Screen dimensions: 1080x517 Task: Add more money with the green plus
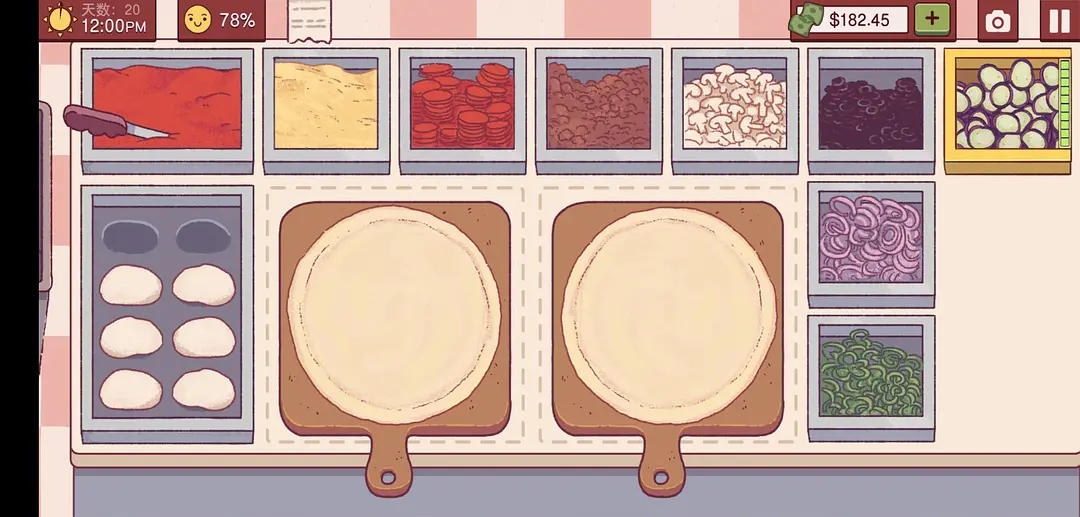pyautogui.click(x=932, y=19)
